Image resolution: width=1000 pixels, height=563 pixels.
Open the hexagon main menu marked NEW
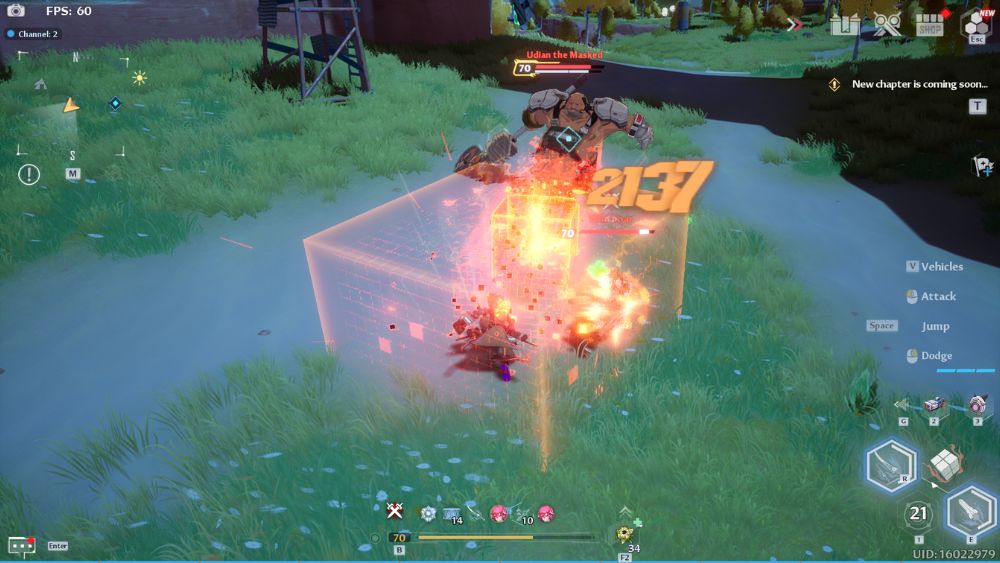click(975, 24)
